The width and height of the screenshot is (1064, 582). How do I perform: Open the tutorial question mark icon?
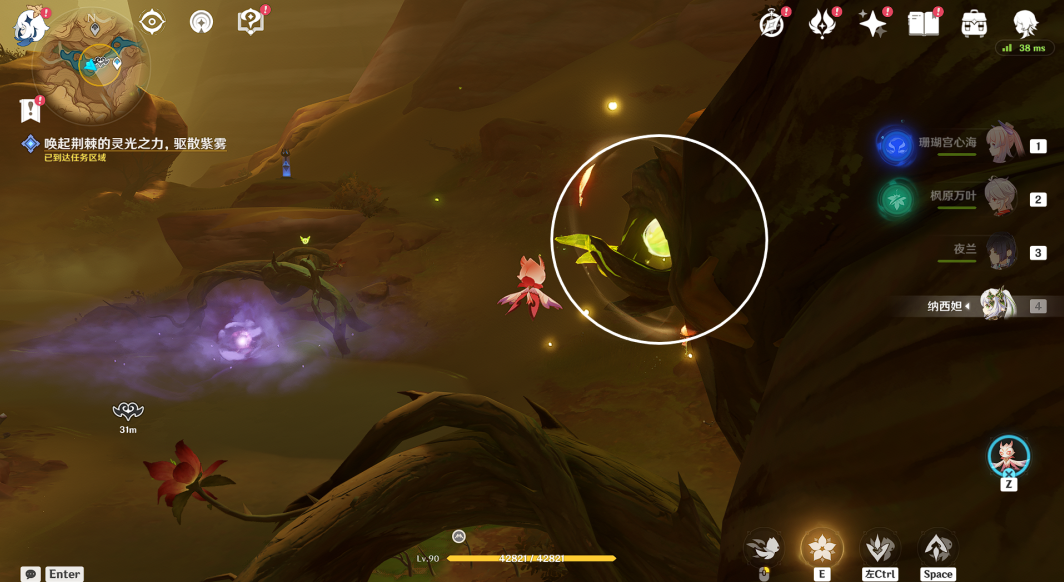tap(250, 21)
